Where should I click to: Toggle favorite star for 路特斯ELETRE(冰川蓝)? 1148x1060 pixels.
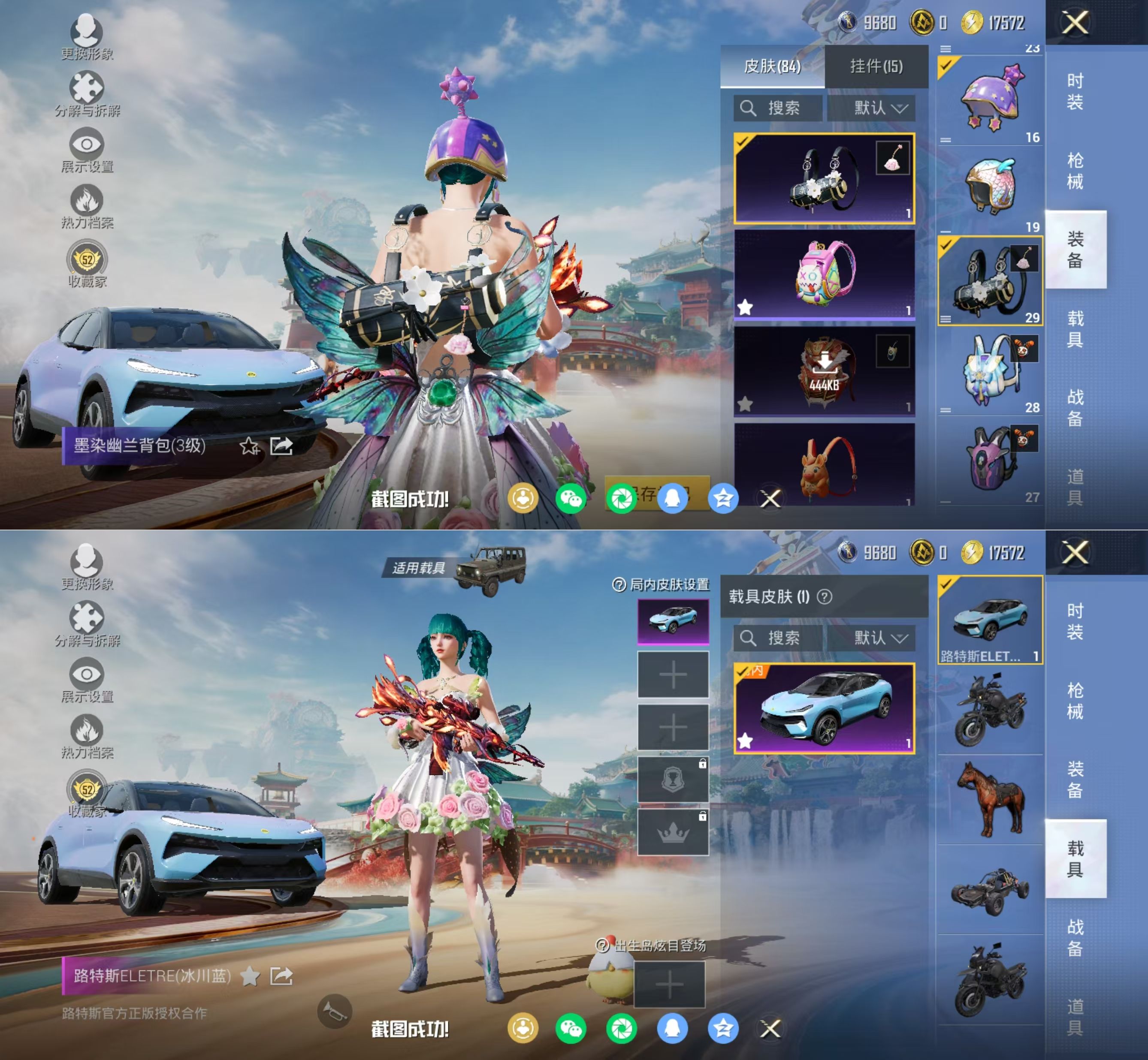pos(250,976)
